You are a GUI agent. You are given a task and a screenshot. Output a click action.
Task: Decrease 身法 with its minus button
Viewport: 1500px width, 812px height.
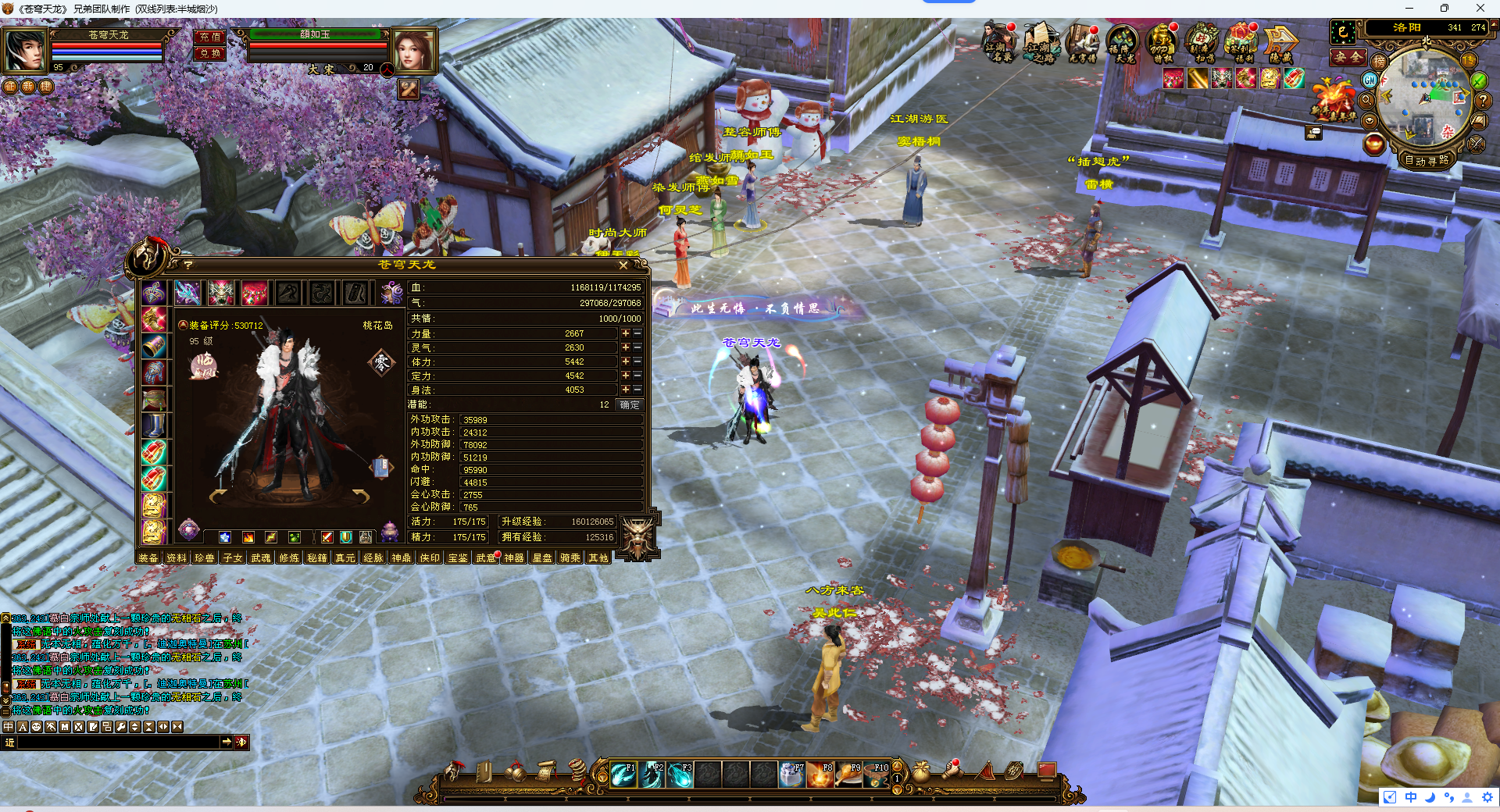click(637, 390)
